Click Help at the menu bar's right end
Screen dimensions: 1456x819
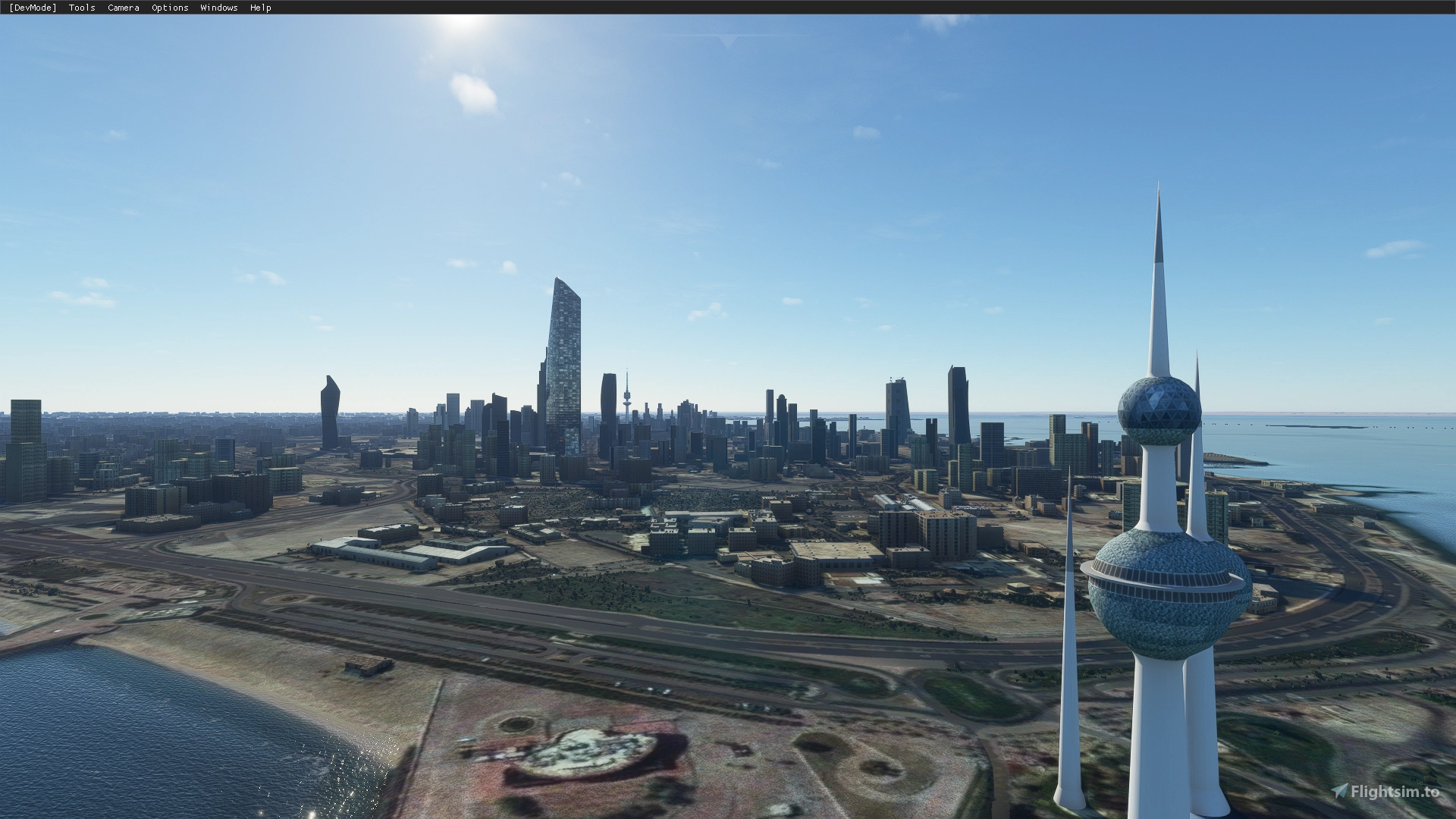260,8
